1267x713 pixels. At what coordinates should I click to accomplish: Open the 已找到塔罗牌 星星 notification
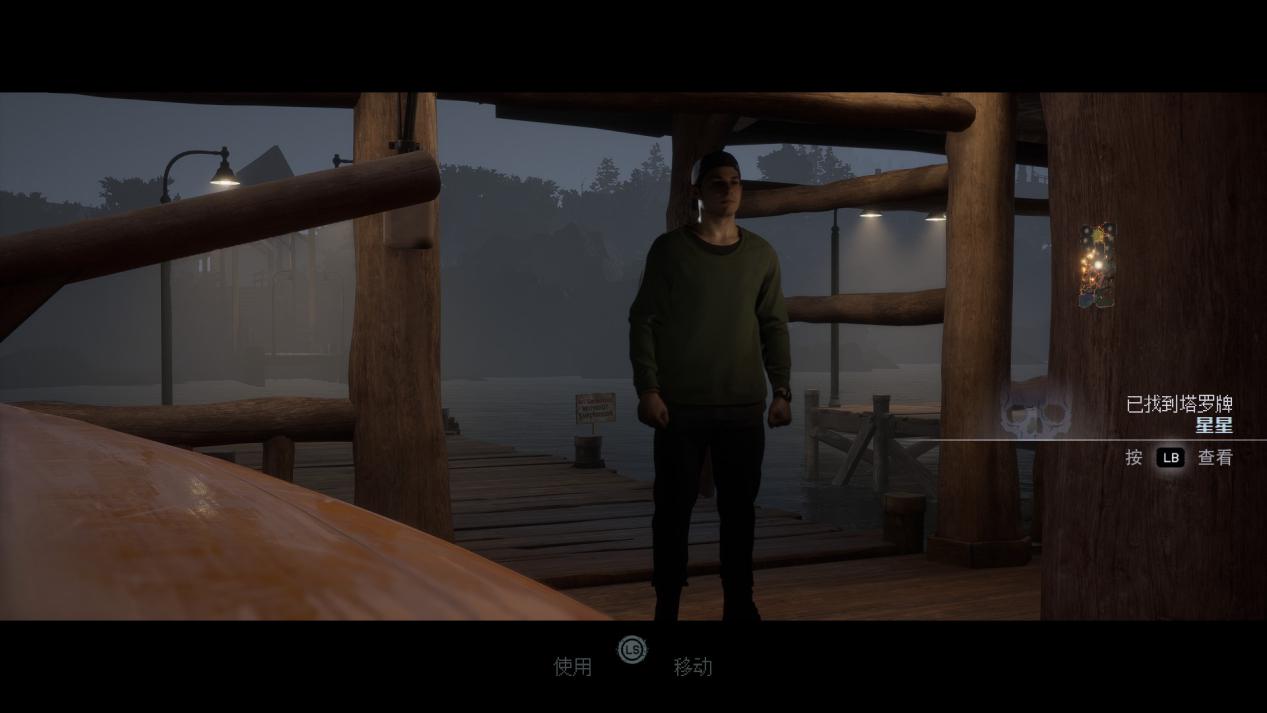1178,414
